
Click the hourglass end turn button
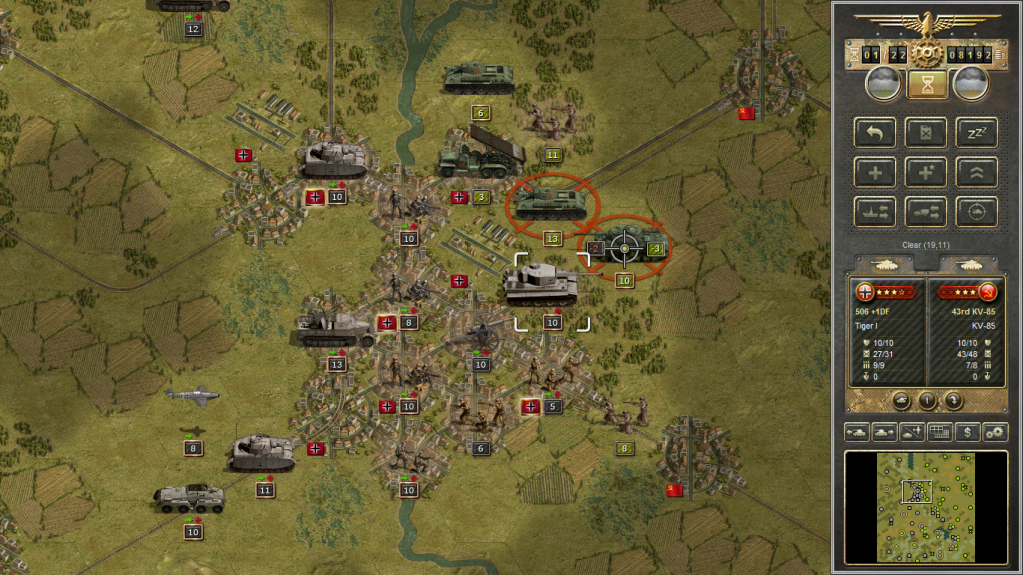(927, 84)
